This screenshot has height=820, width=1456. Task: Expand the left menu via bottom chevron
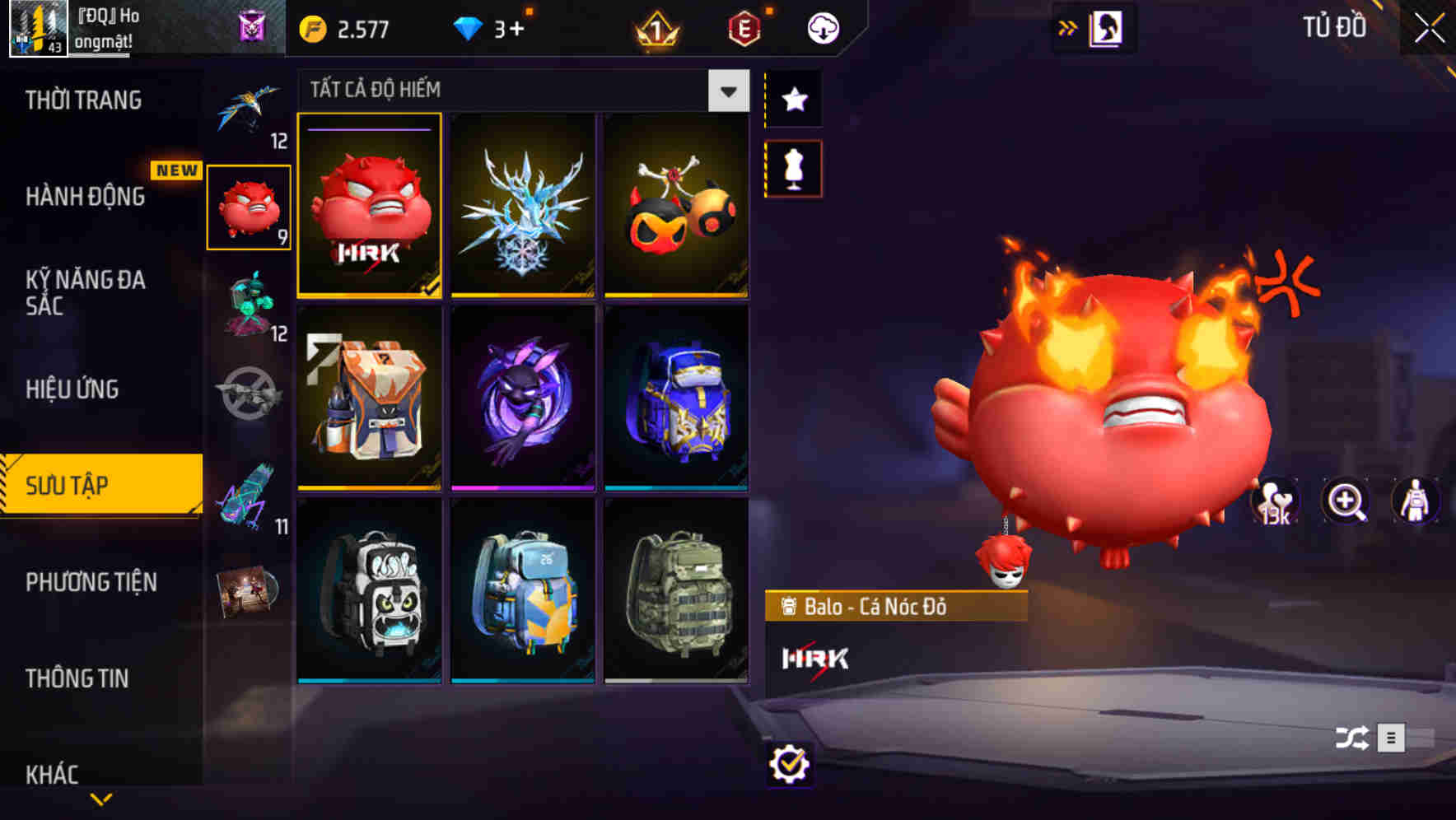(x=102, y=800)
